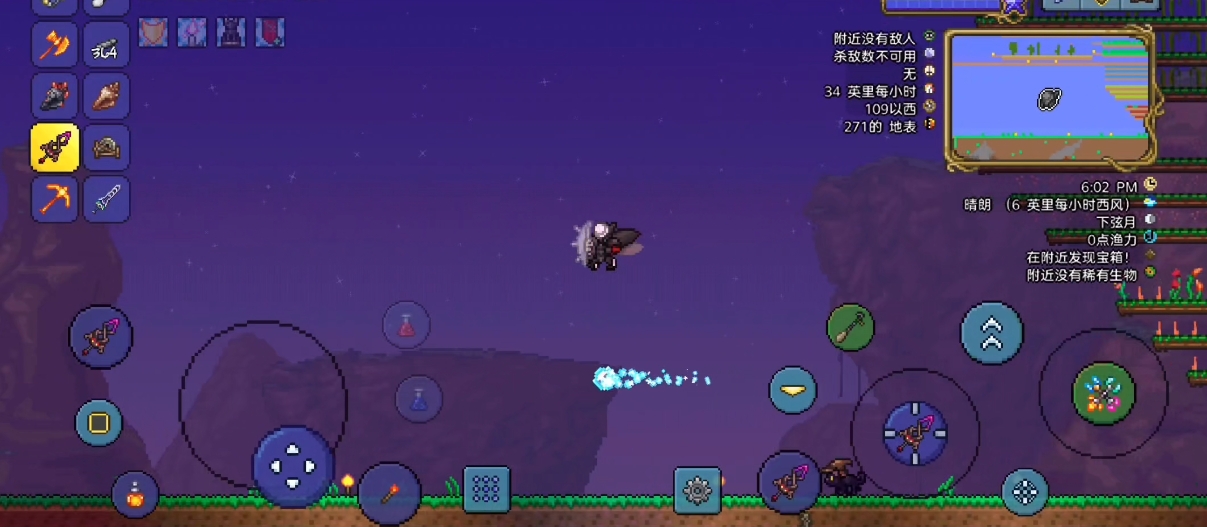This screenshot has height=527, width=1207.
Task: Select the highlighted pink sword hotbar slot
Action: click(x=55, y=148)
